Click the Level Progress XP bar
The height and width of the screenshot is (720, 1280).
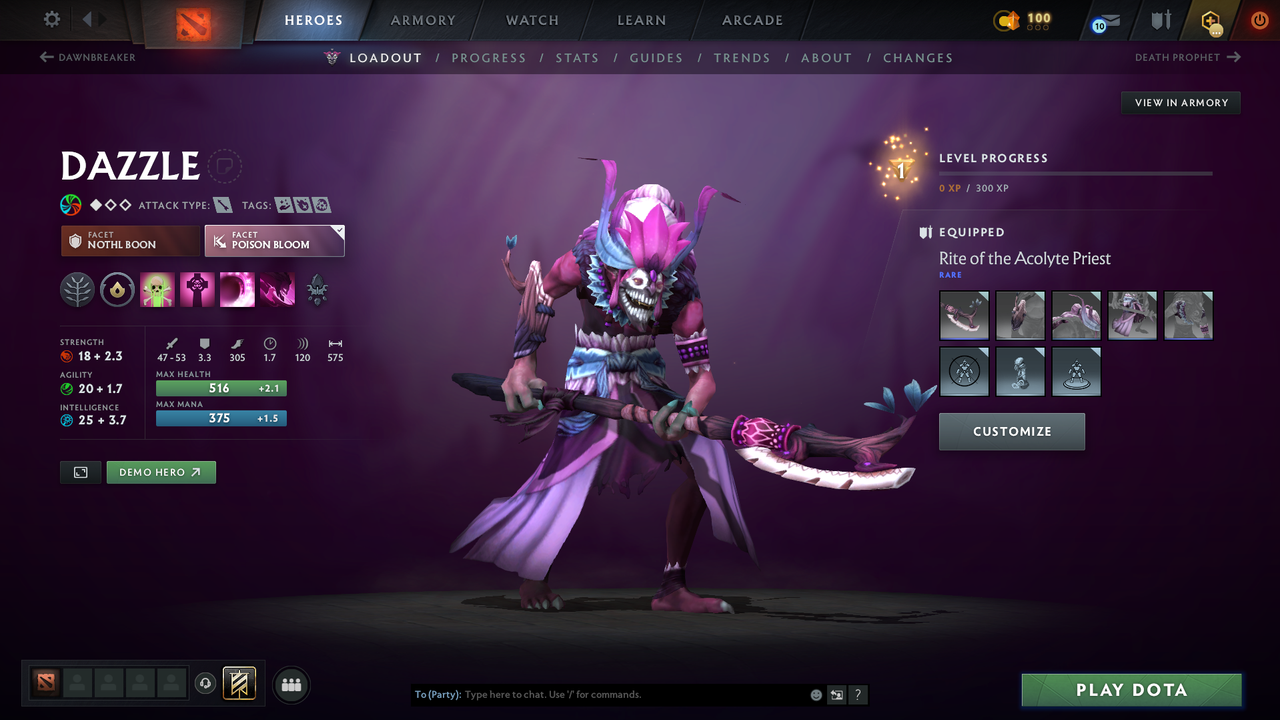pyautogui.click(x=1076, y=173)
